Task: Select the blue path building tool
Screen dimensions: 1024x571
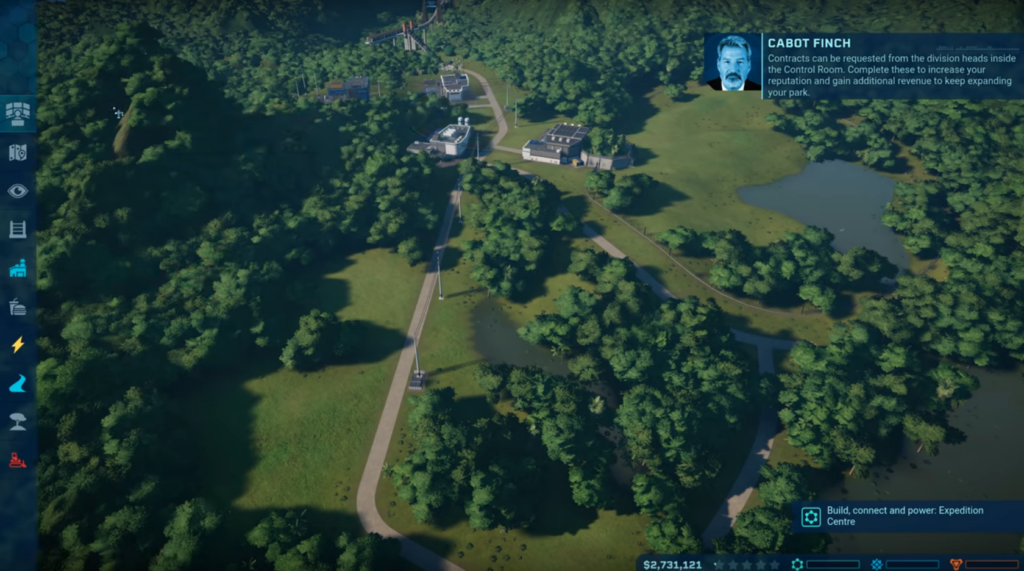Action: tap(18, 383)
